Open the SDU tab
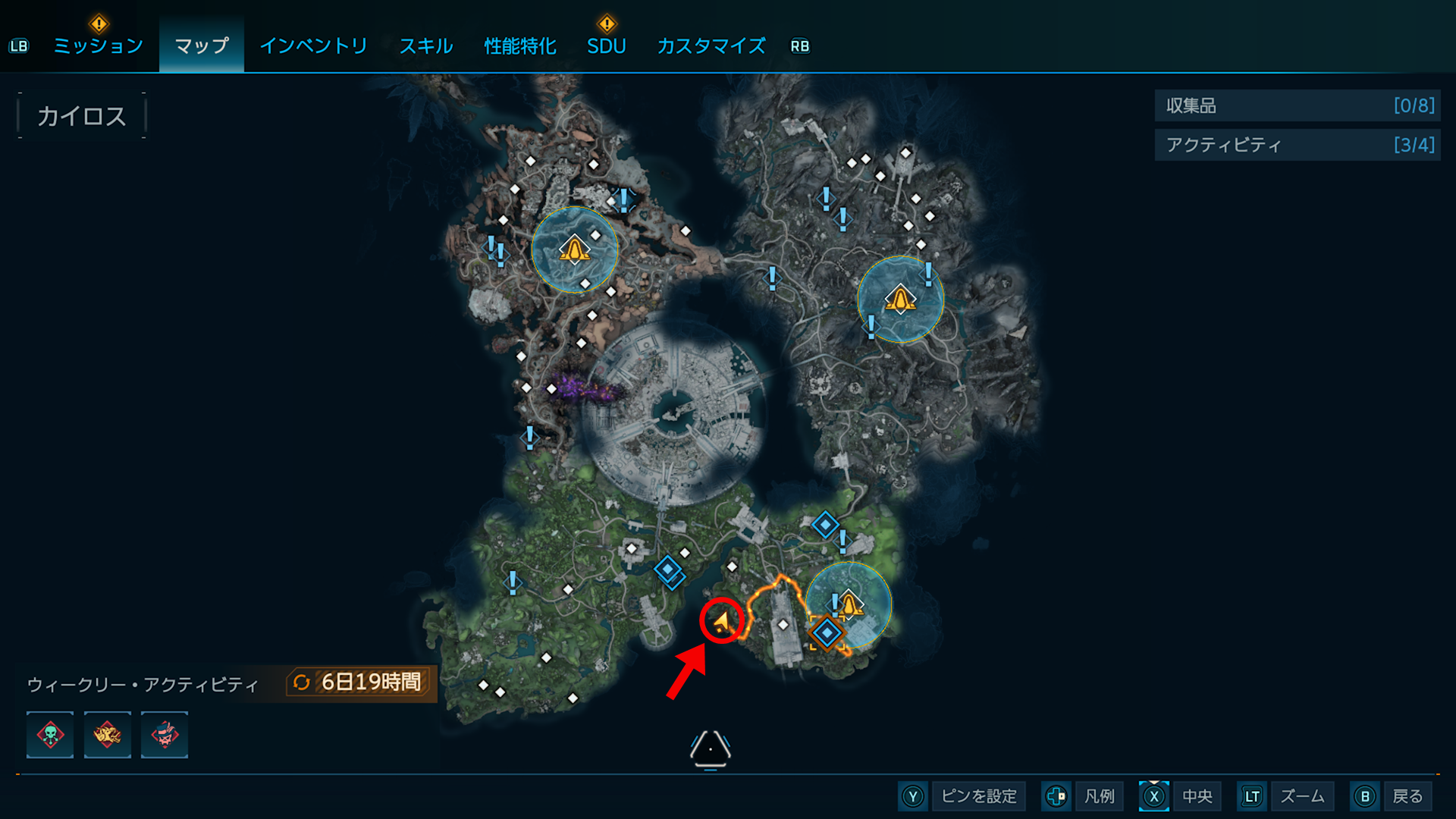Image resolution: width=1456 pixels, height=819 pixels. pyautogui.click(x=606, y=46)
